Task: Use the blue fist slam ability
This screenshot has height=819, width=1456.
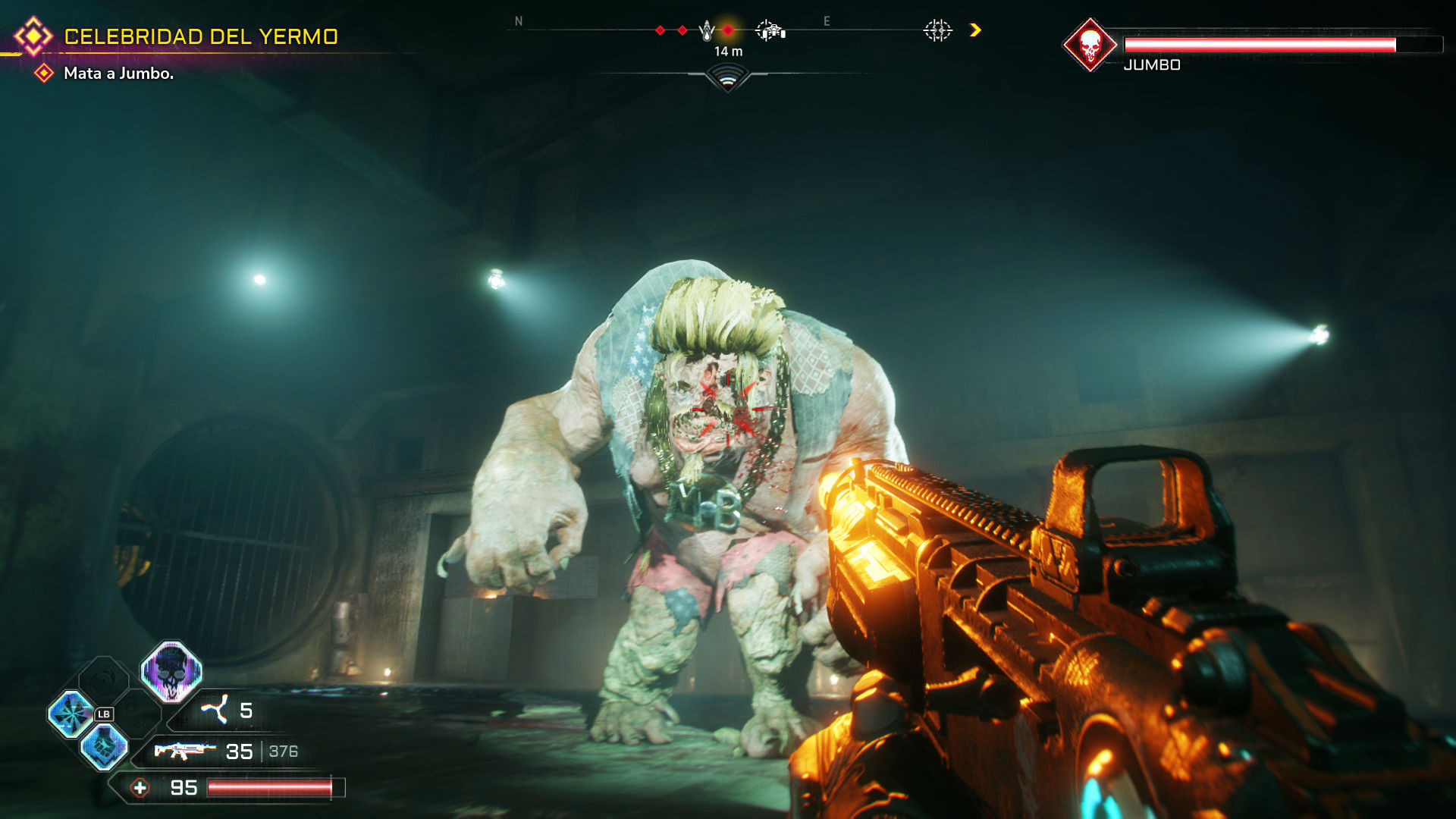Action: pyautogui.click(x=105, y=745)
